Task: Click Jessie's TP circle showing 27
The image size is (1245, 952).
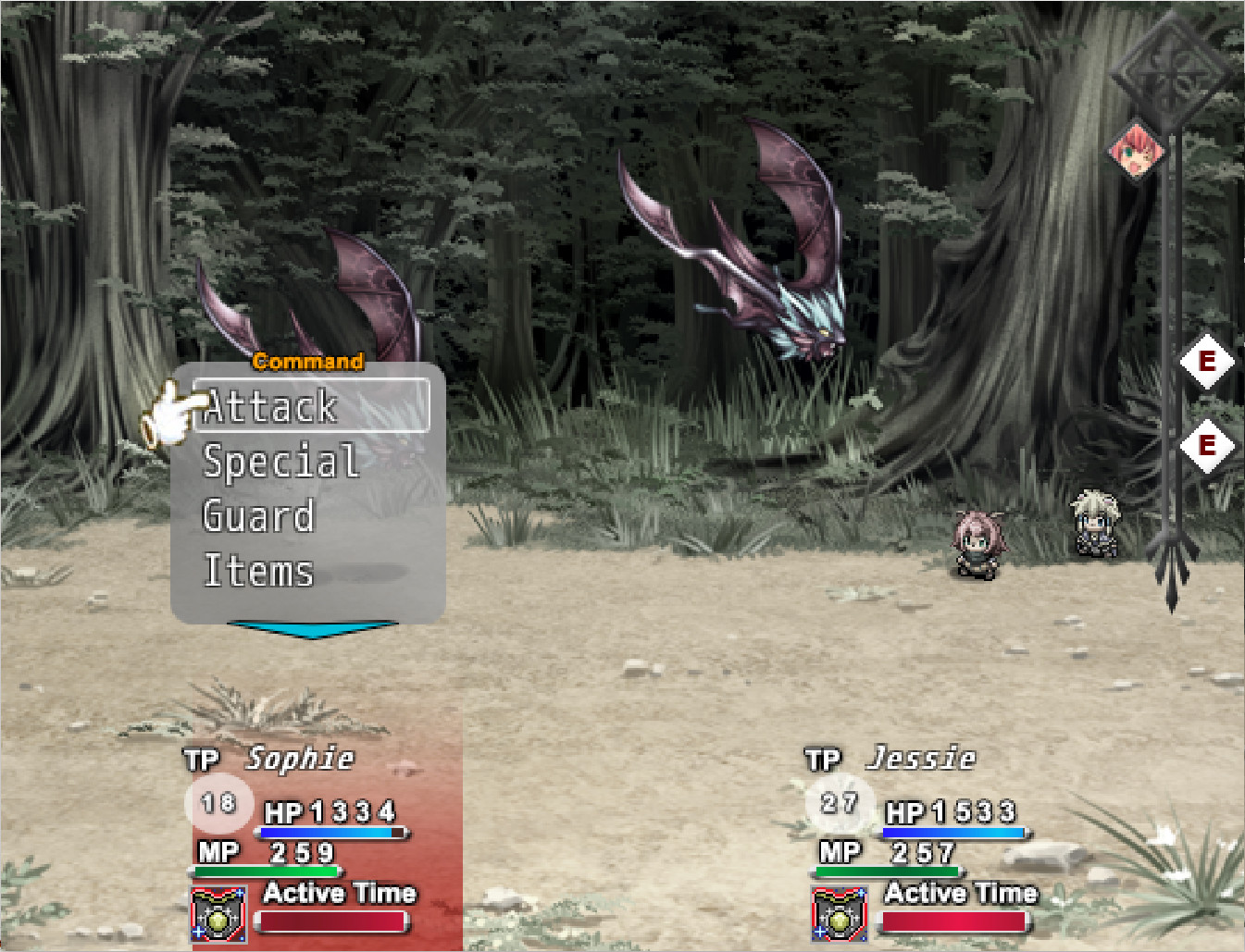Action: [841, 803]
